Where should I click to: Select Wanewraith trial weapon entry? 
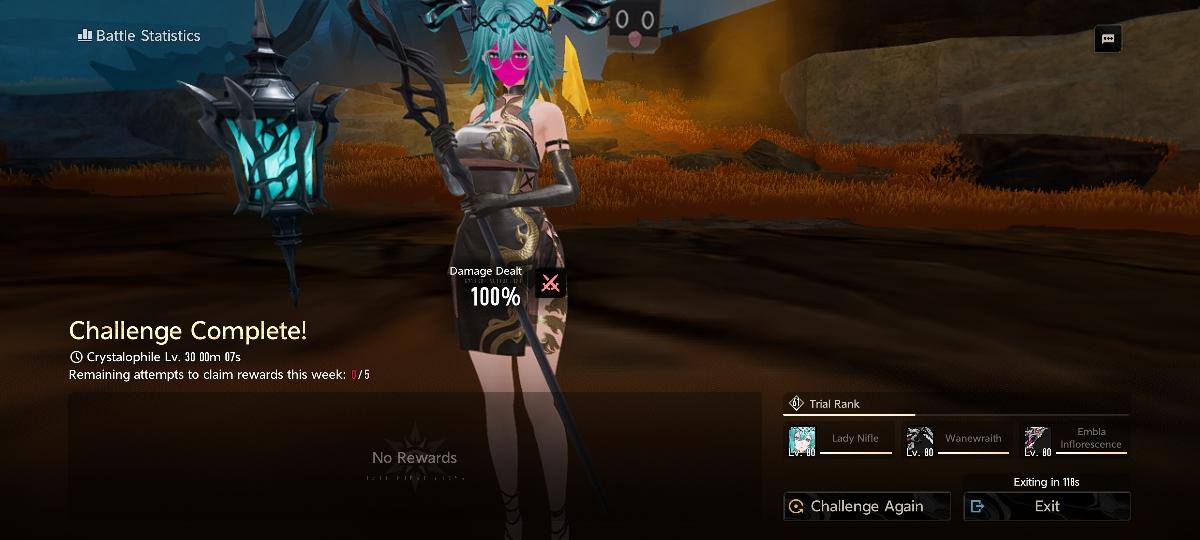pos(956,440)
